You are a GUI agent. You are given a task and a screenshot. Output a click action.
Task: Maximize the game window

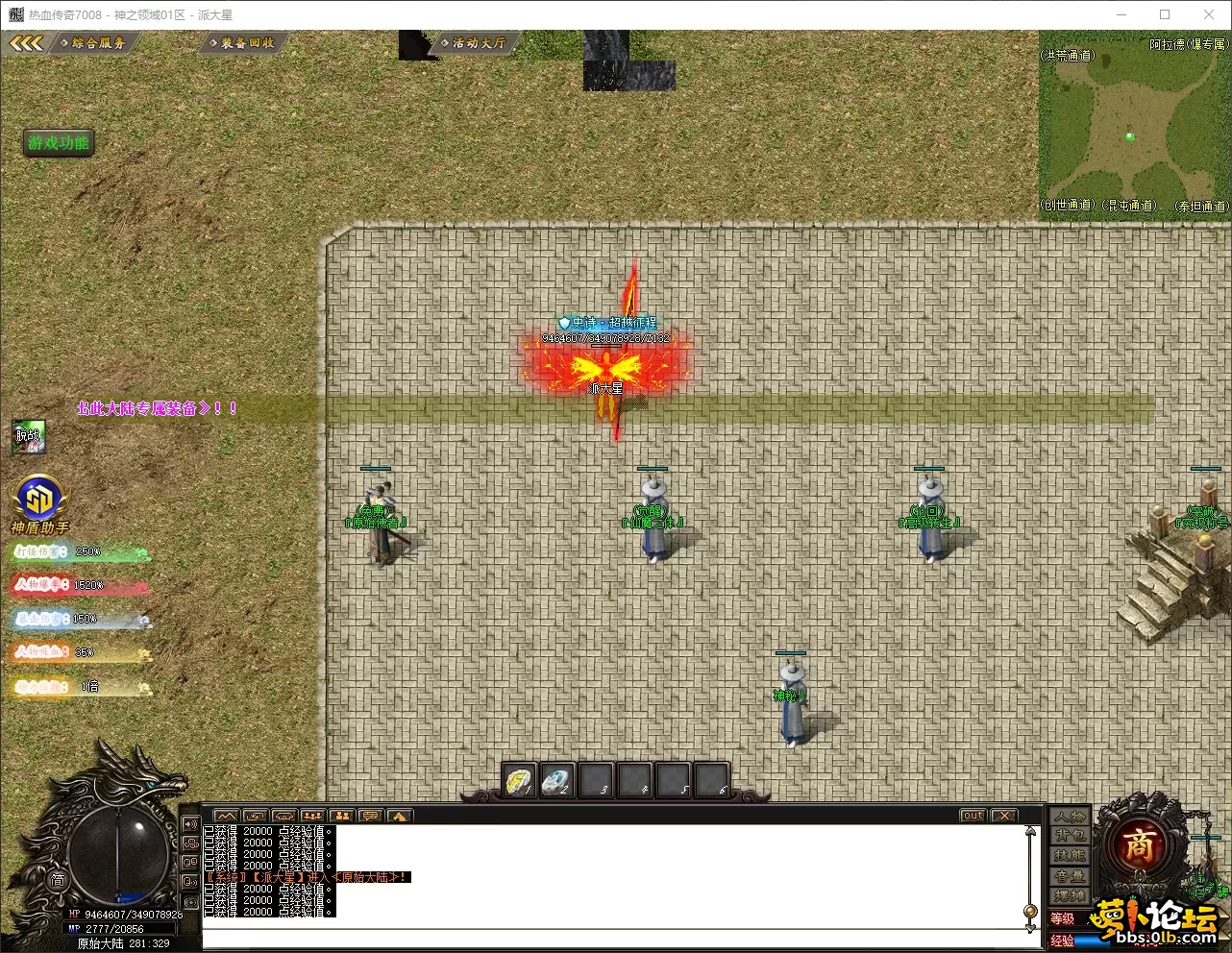point(1165,14)
